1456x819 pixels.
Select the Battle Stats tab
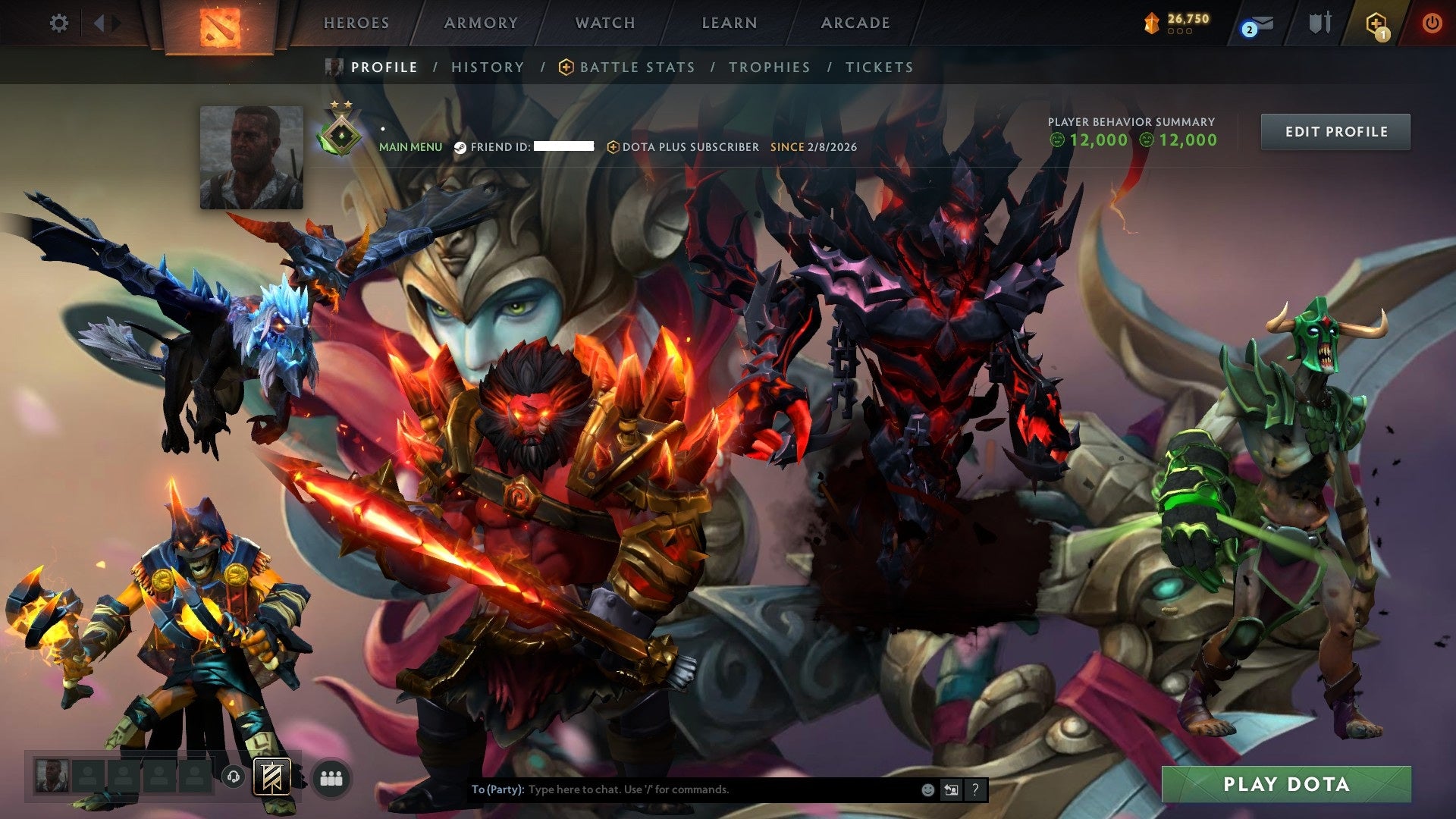(x=636, y=67)
